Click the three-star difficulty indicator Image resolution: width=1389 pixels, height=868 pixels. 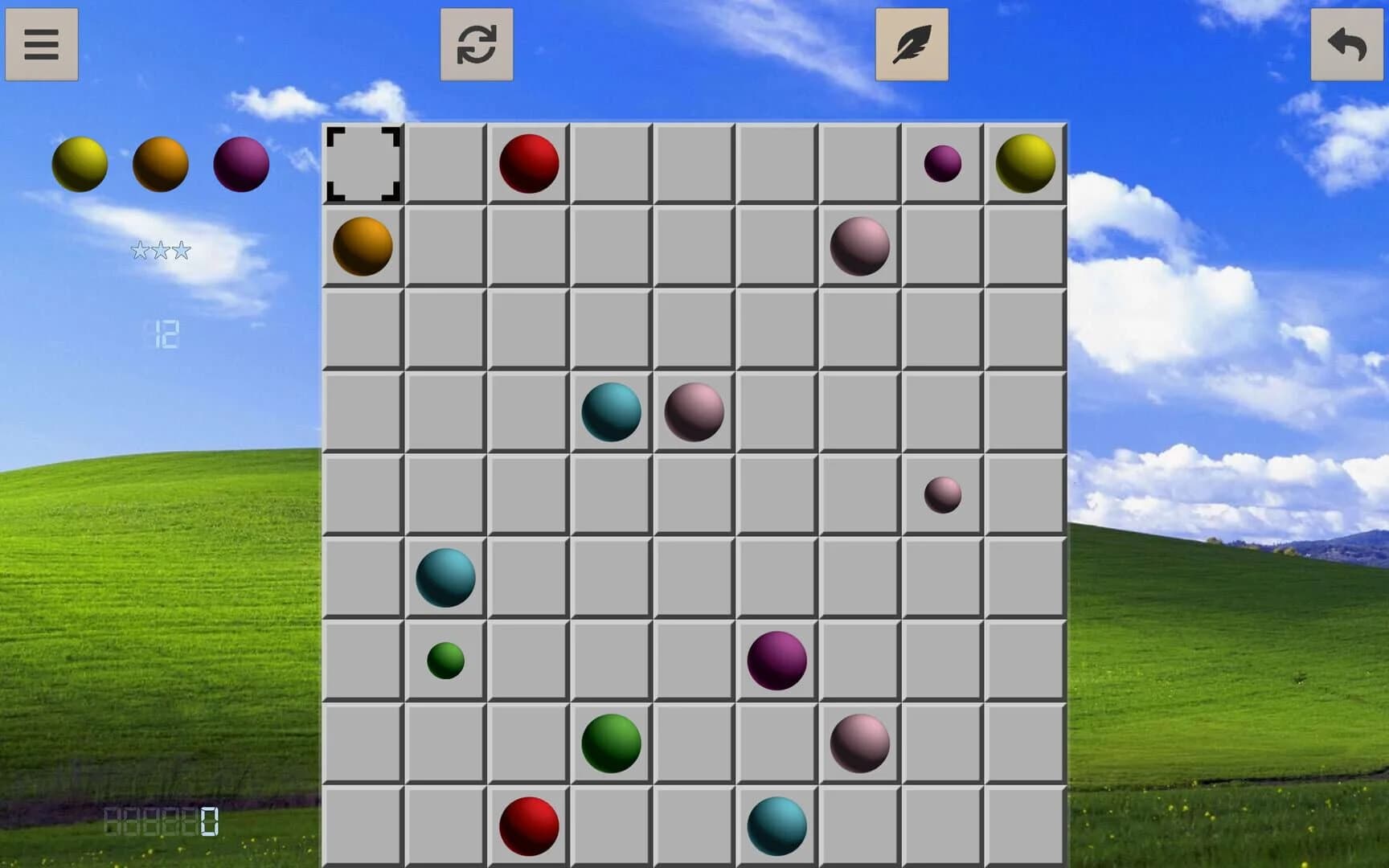tap(161, 250)
